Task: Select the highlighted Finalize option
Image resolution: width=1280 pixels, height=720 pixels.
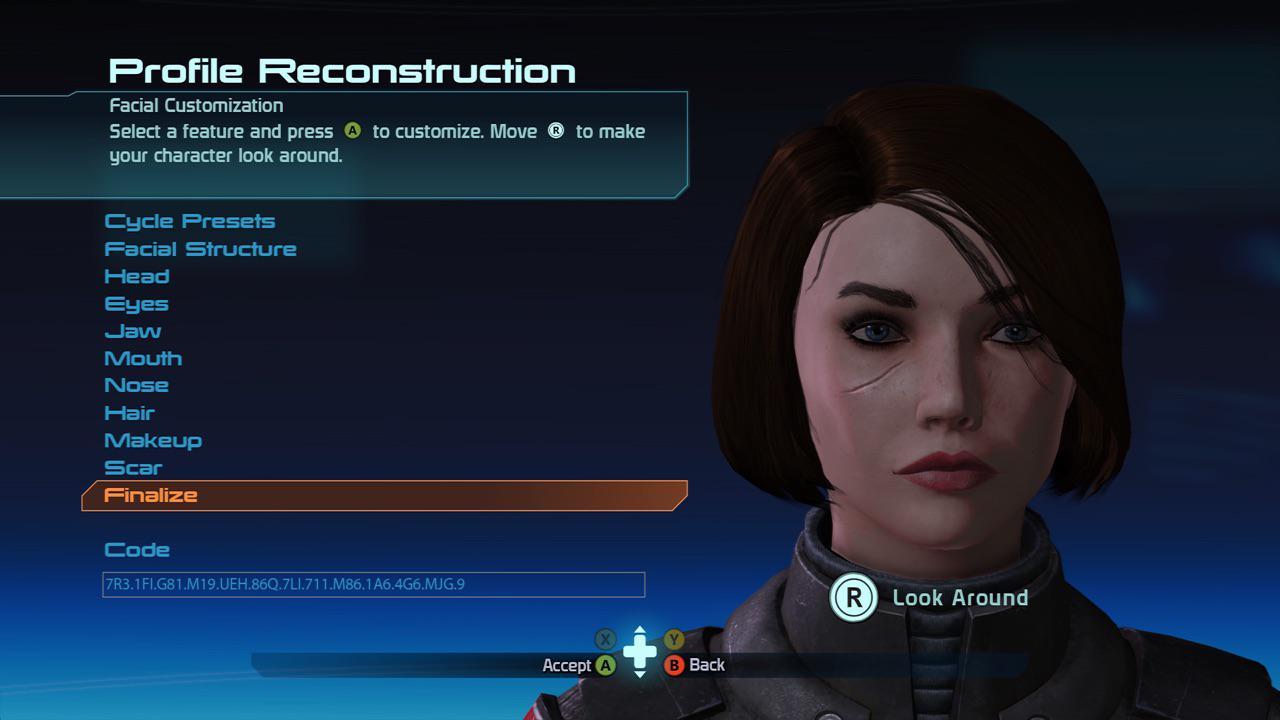Action: pos(151,494)
